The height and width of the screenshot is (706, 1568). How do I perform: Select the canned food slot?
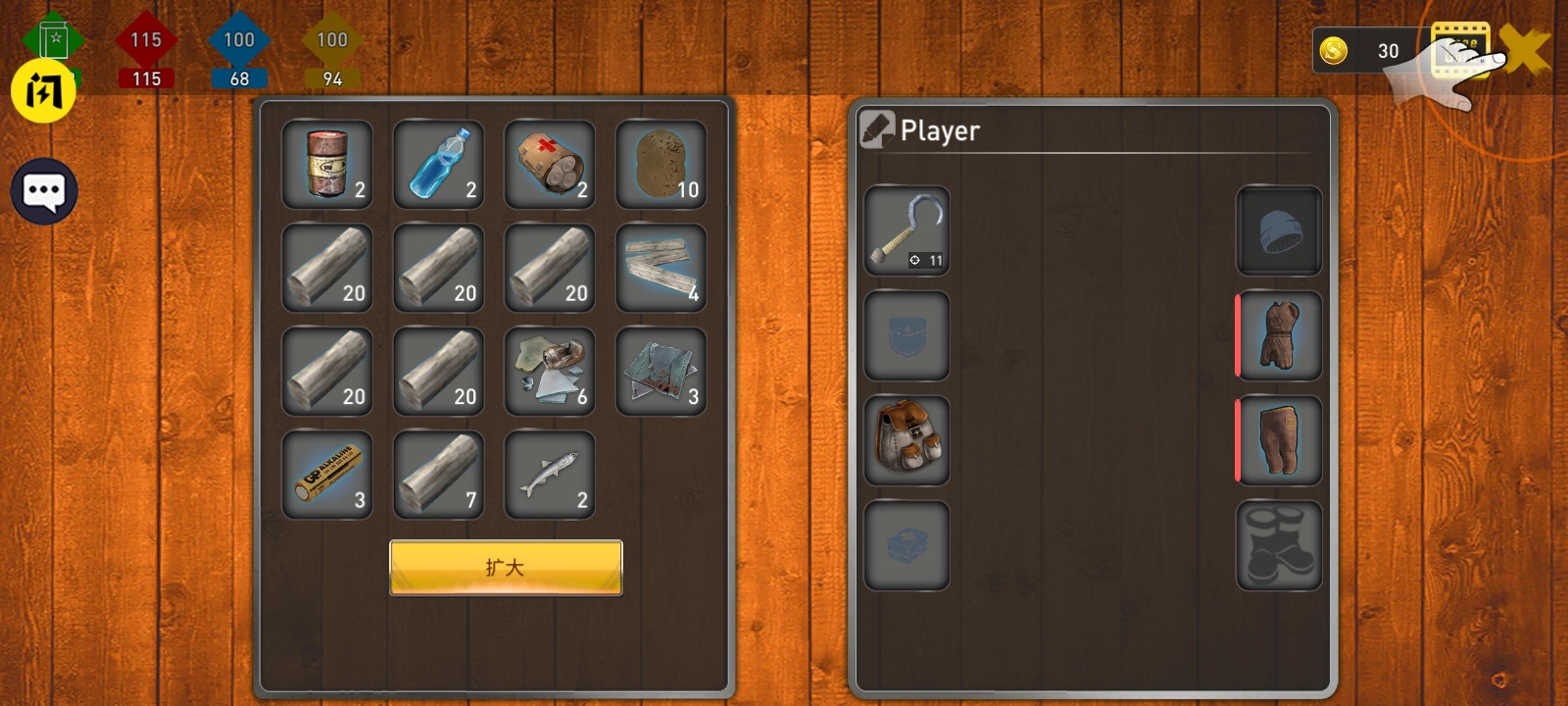pos(327,165)
